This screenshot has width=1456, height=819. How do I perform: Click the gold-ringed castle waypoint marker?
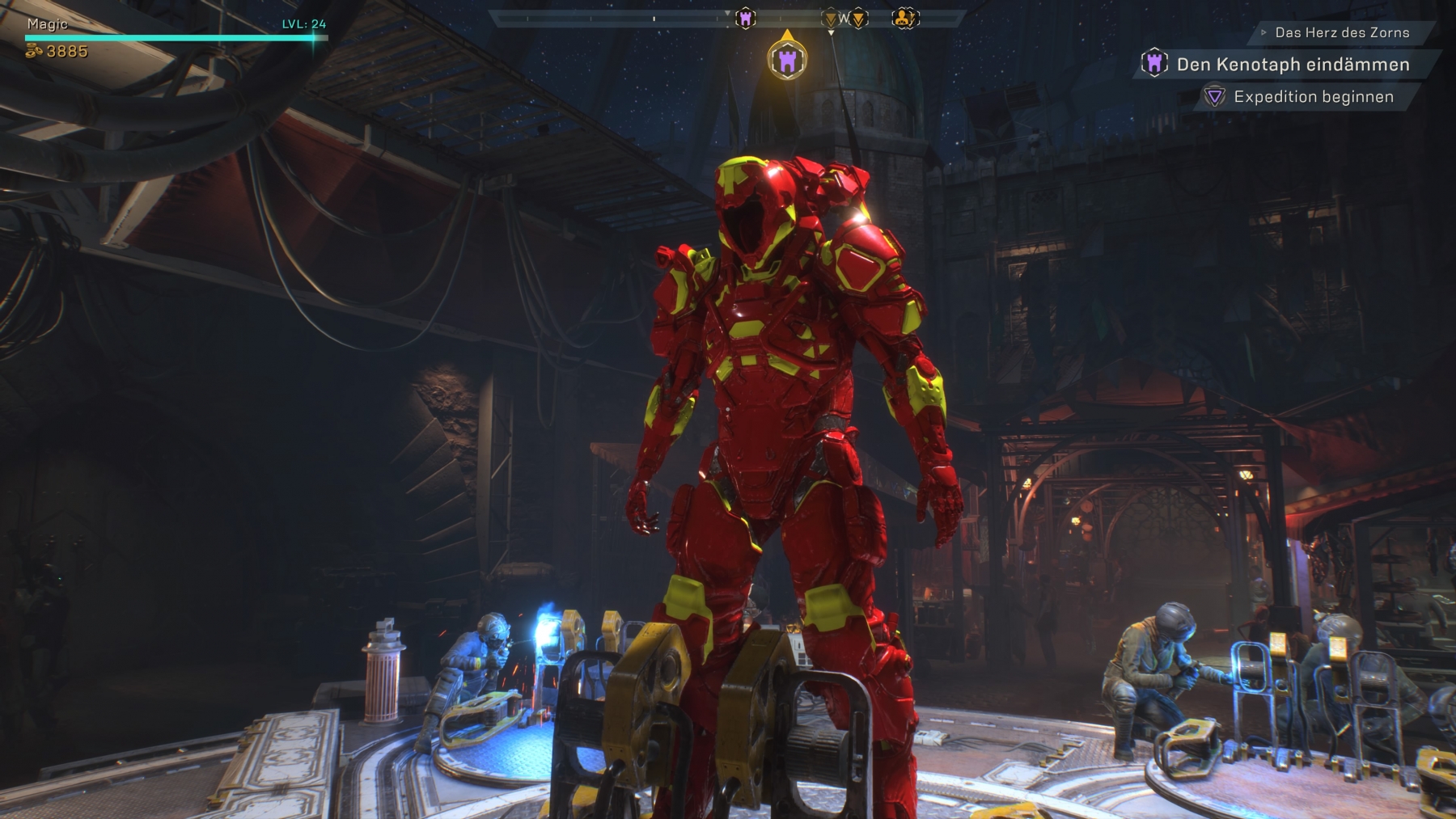coord(787,59)
